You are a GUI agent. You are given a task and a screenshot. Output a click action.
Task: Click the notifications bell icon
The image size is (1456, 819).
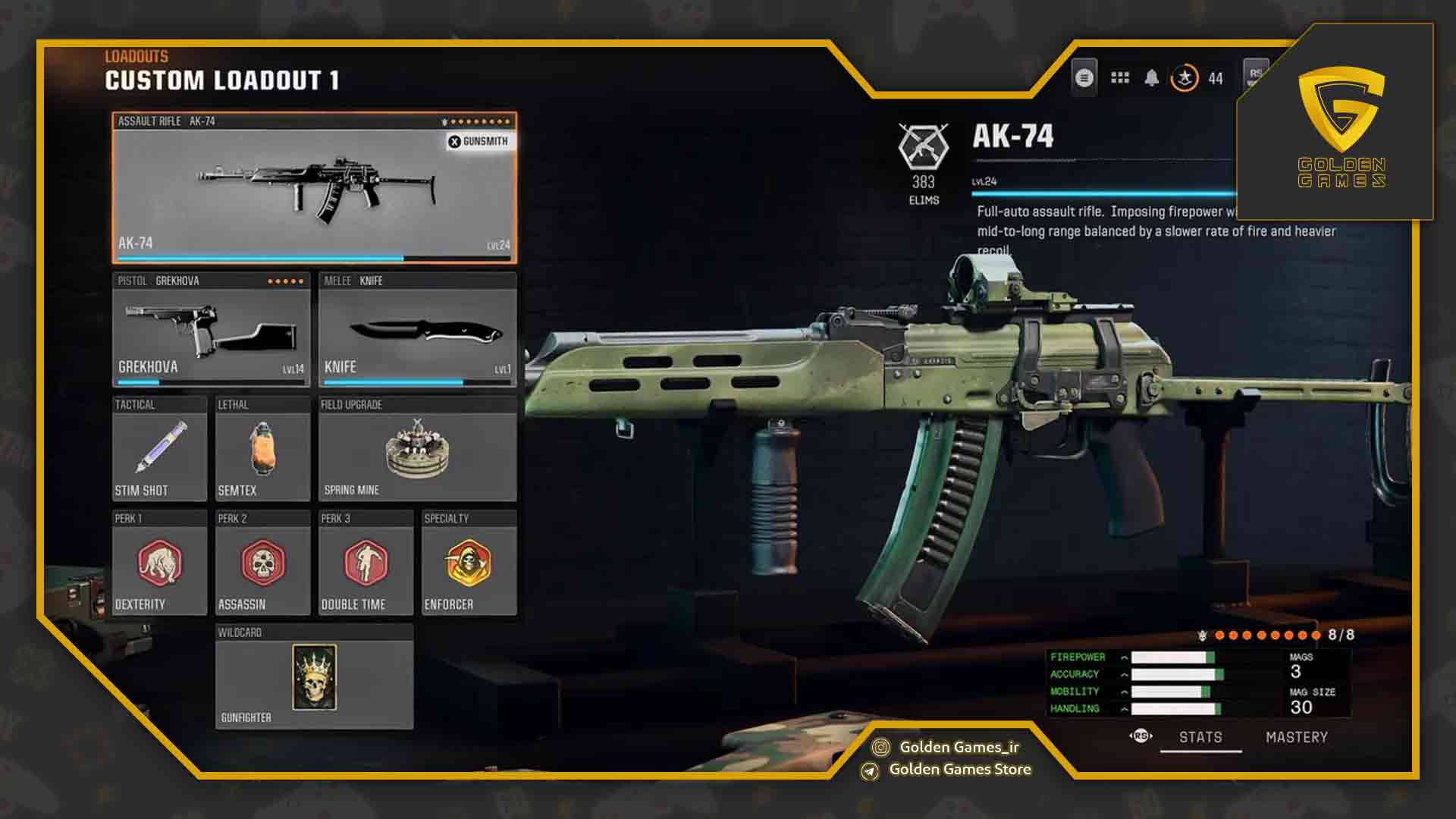pyautogui.click(x=1153, y=77)
